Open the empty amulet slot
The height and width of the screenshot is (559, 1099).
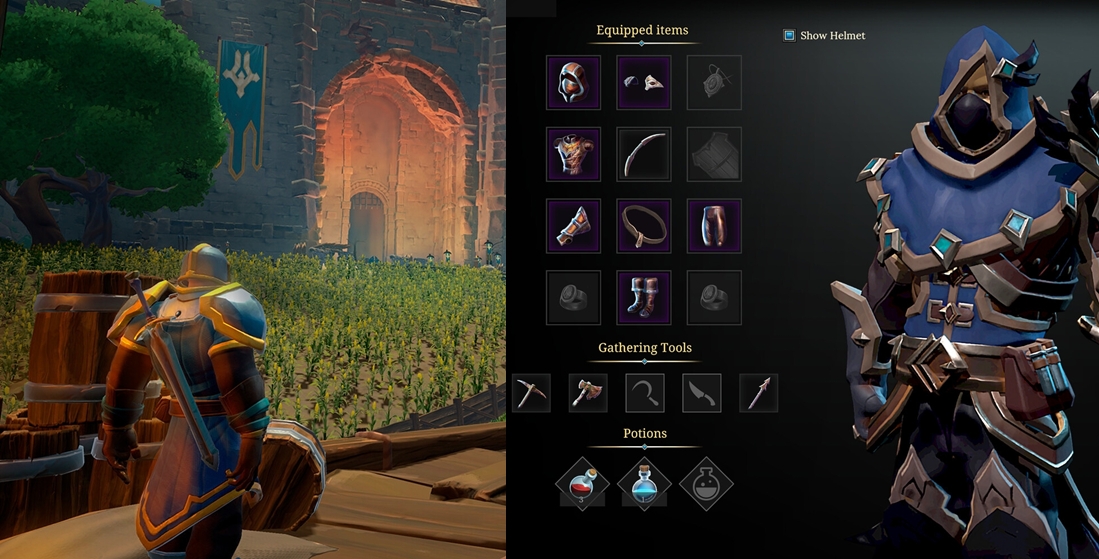click(714, 82)
